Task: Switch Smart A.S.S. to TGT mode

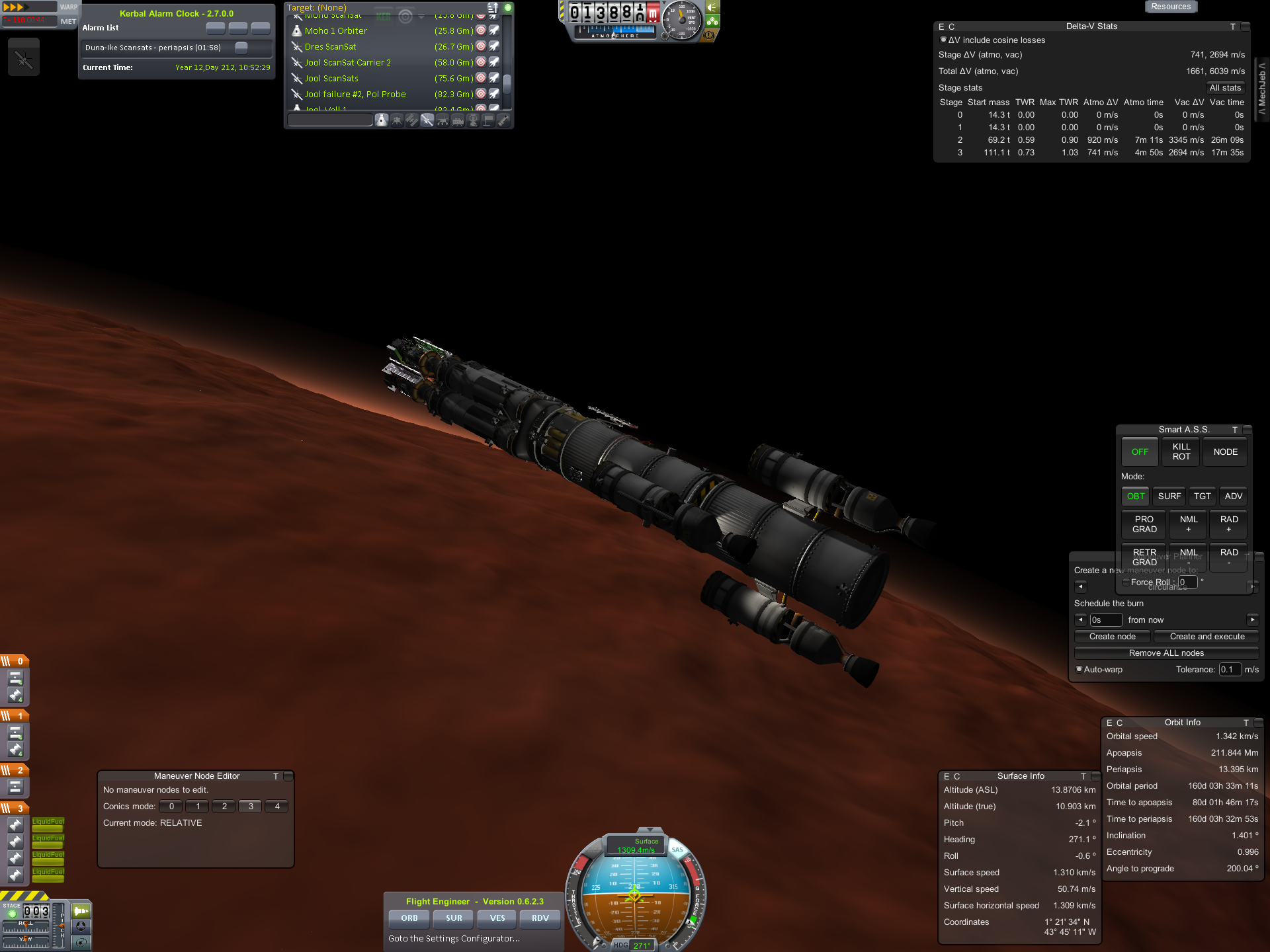Action: 1202,496
